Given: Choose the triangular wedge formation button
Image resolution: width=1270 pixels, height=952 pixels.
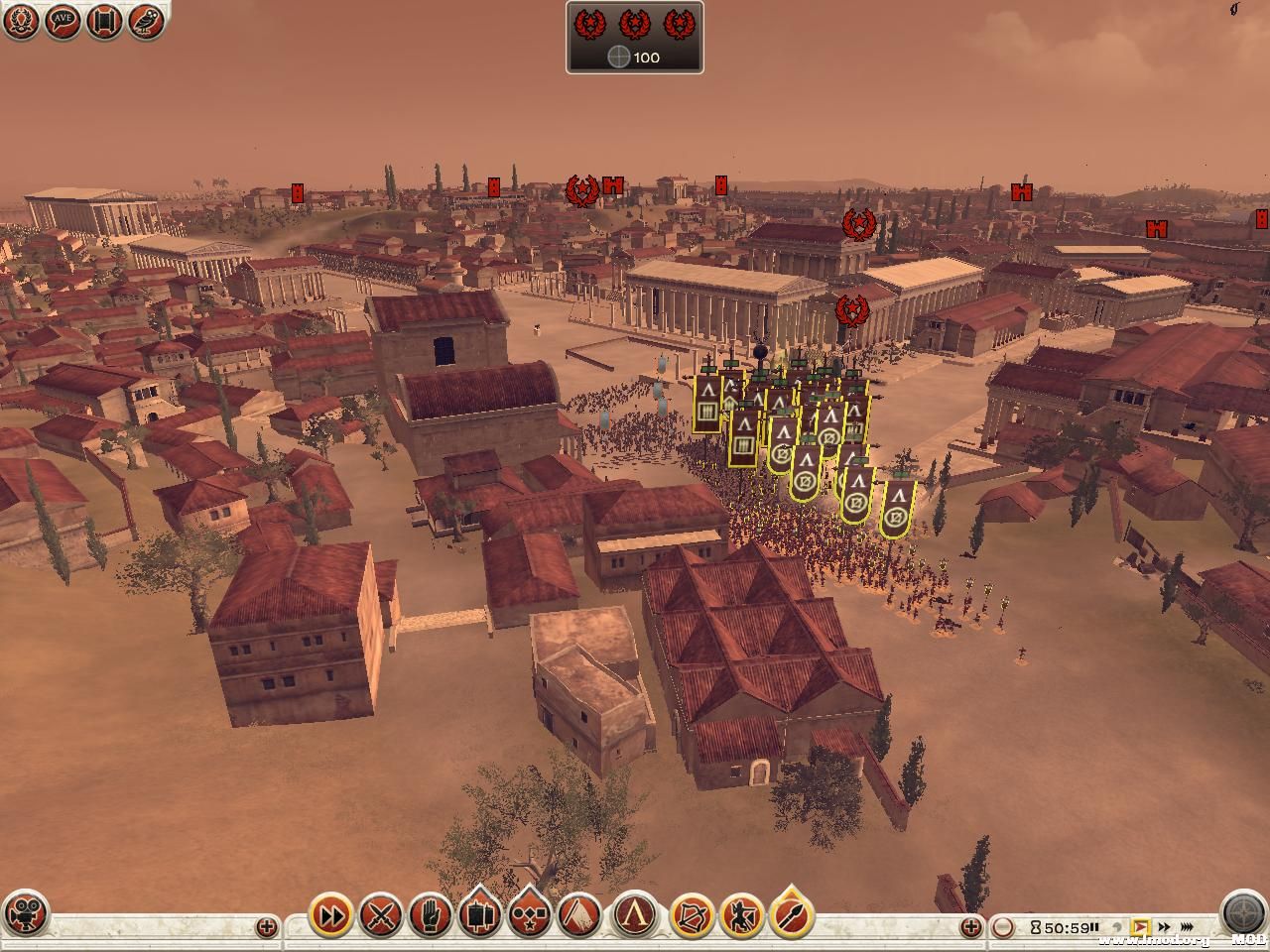Looking at the screenshot, I should coord(580,916).
